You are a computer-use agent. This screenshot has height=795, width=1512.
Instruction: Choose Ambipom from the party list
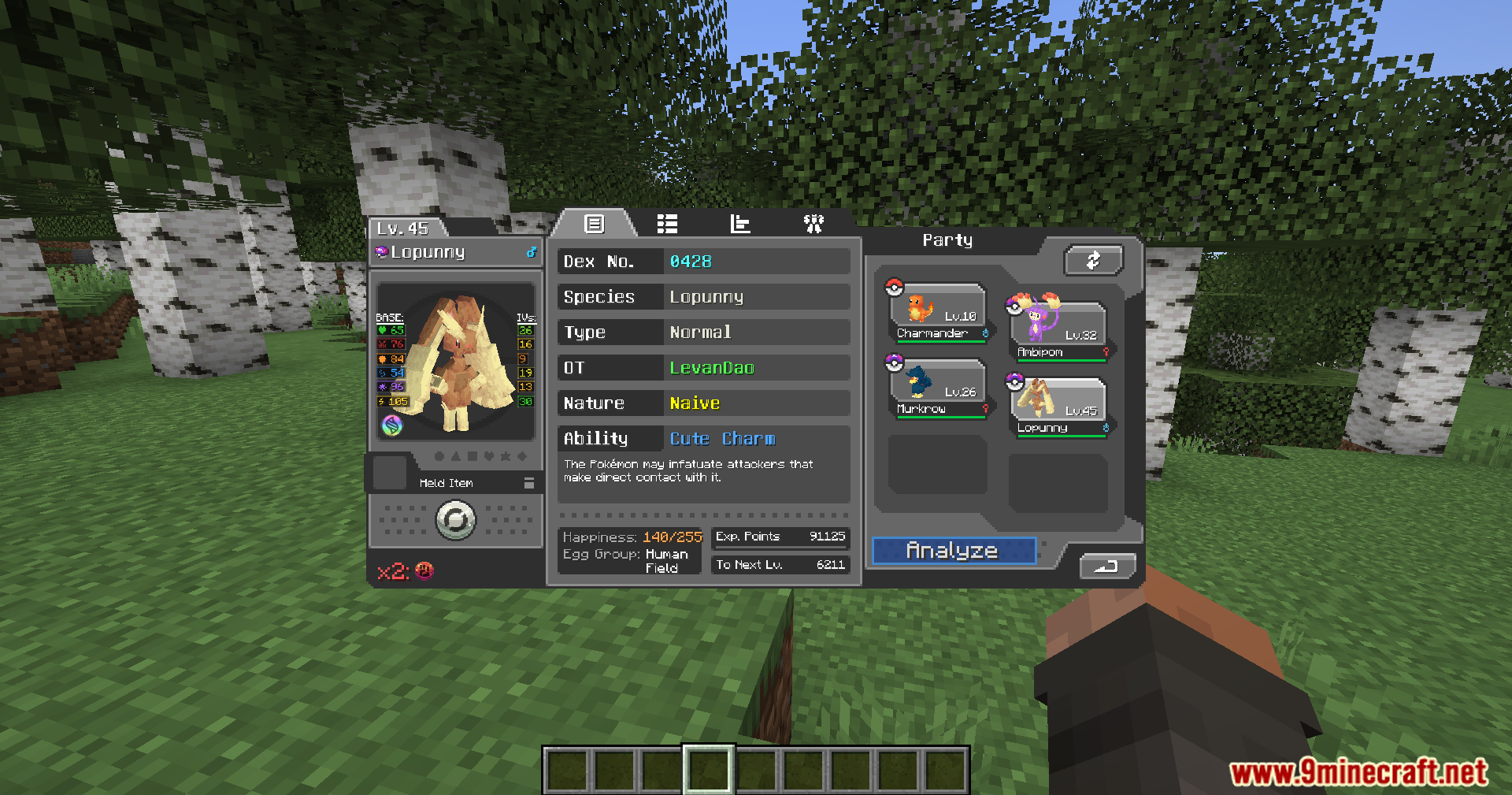tap(1058, 331)
